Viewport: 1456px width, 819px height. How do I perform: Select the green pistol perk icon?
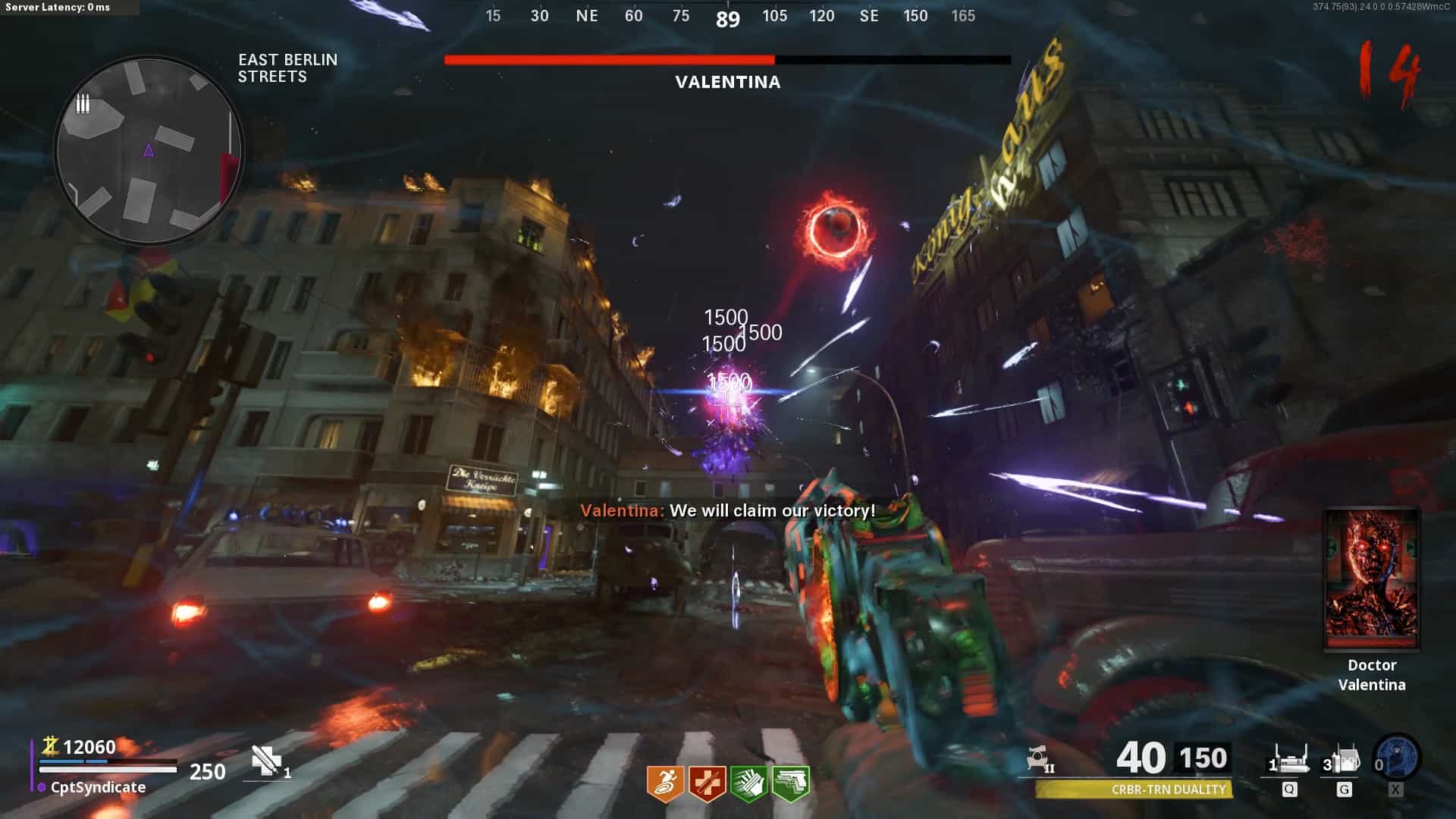pyautogui.click(x=790, y=783)
